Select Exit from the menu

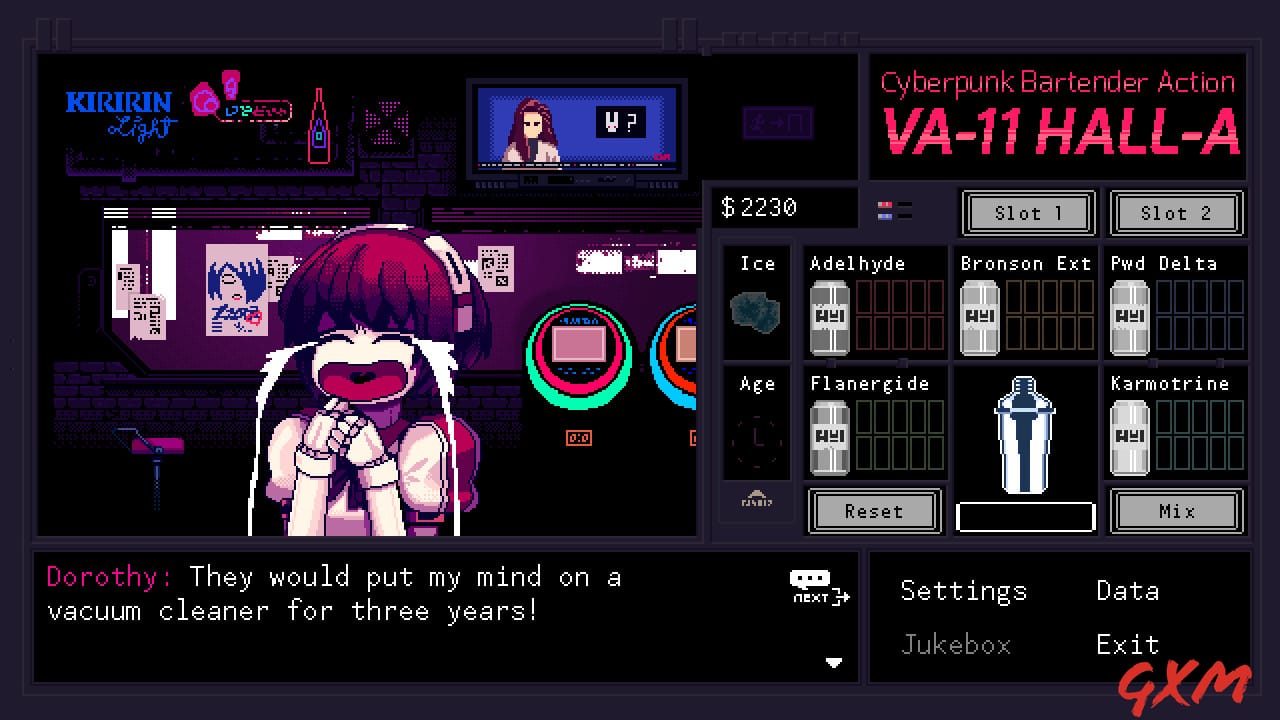point(1129,645)
